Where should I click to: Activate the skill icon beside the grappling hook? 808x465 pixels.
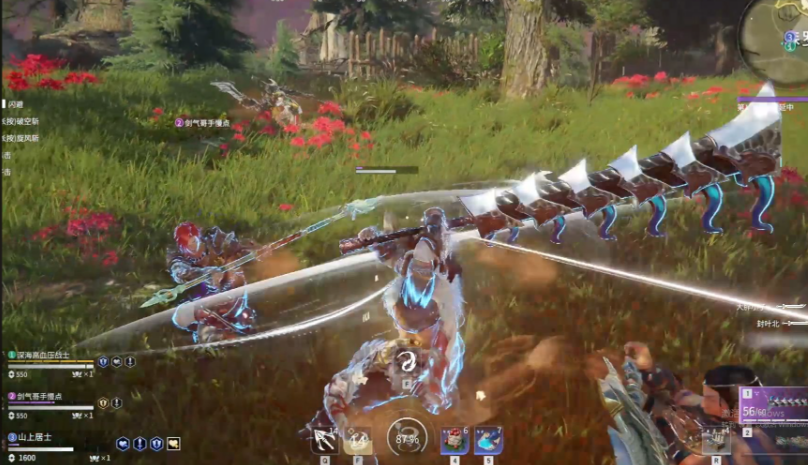pos(358,440)
